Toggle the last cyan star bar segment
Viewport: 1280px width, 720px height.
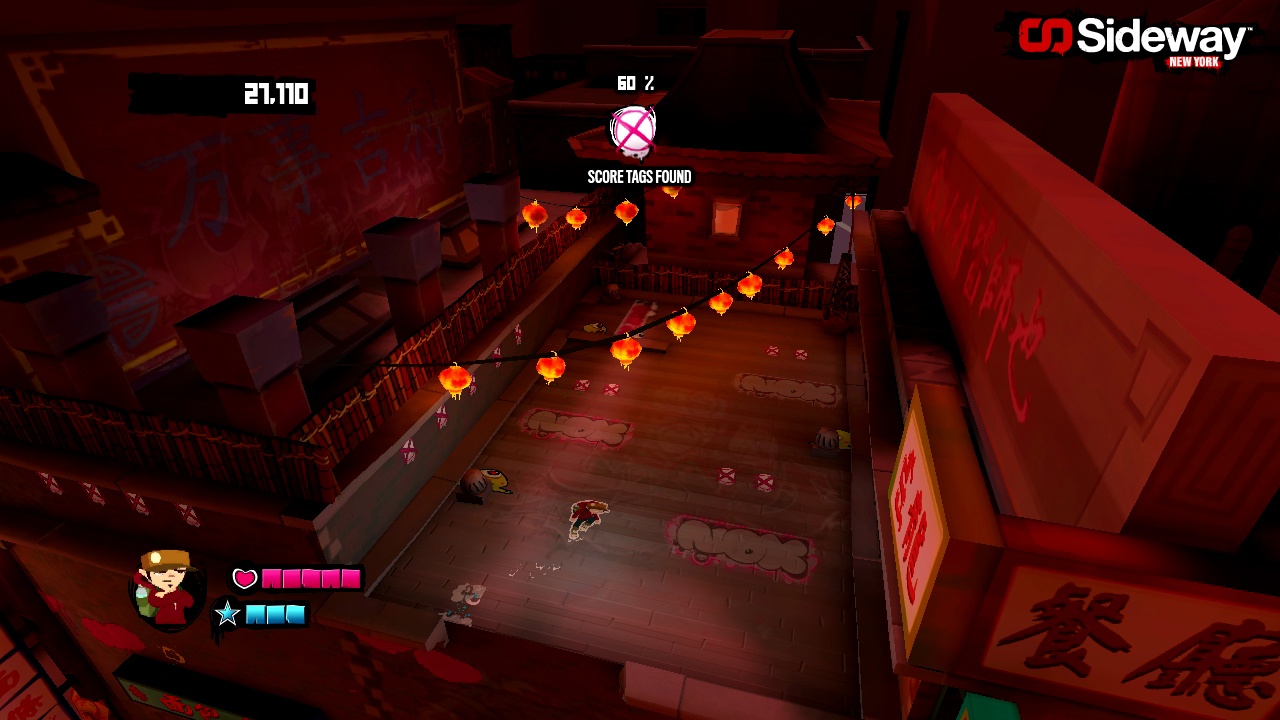[x=298, y=616]
